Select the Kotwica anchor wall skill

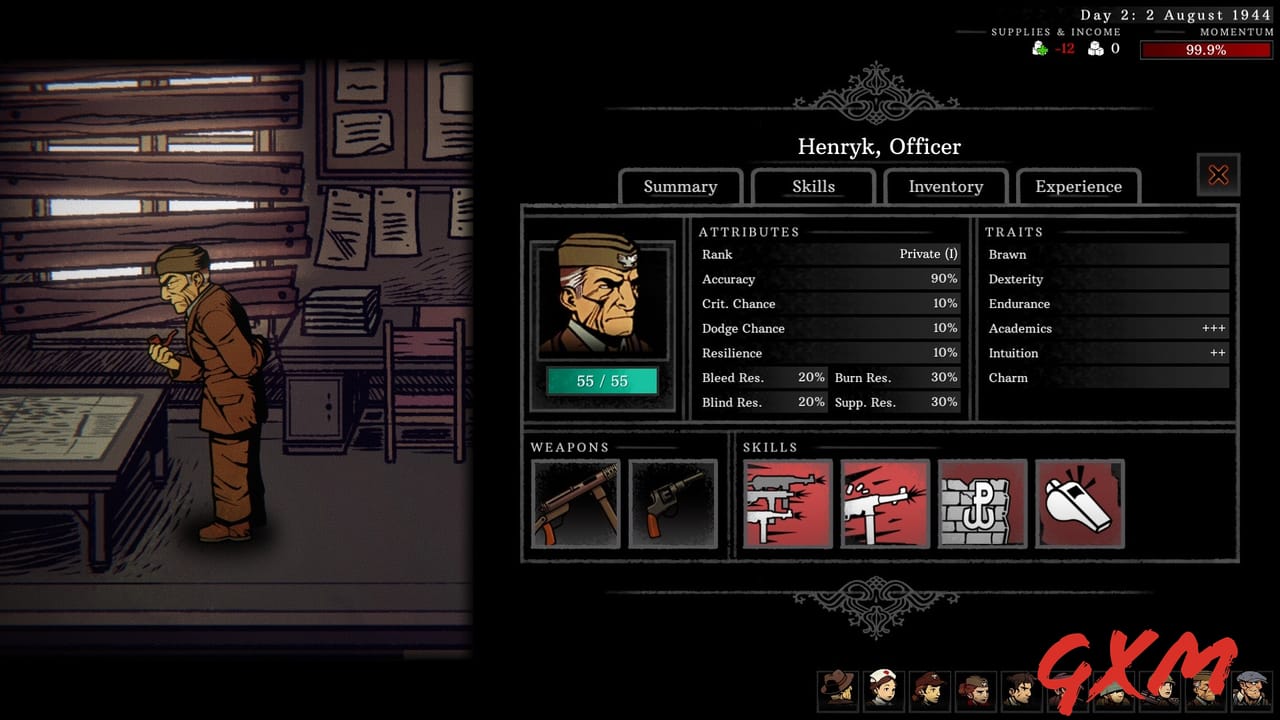(982, 503)
